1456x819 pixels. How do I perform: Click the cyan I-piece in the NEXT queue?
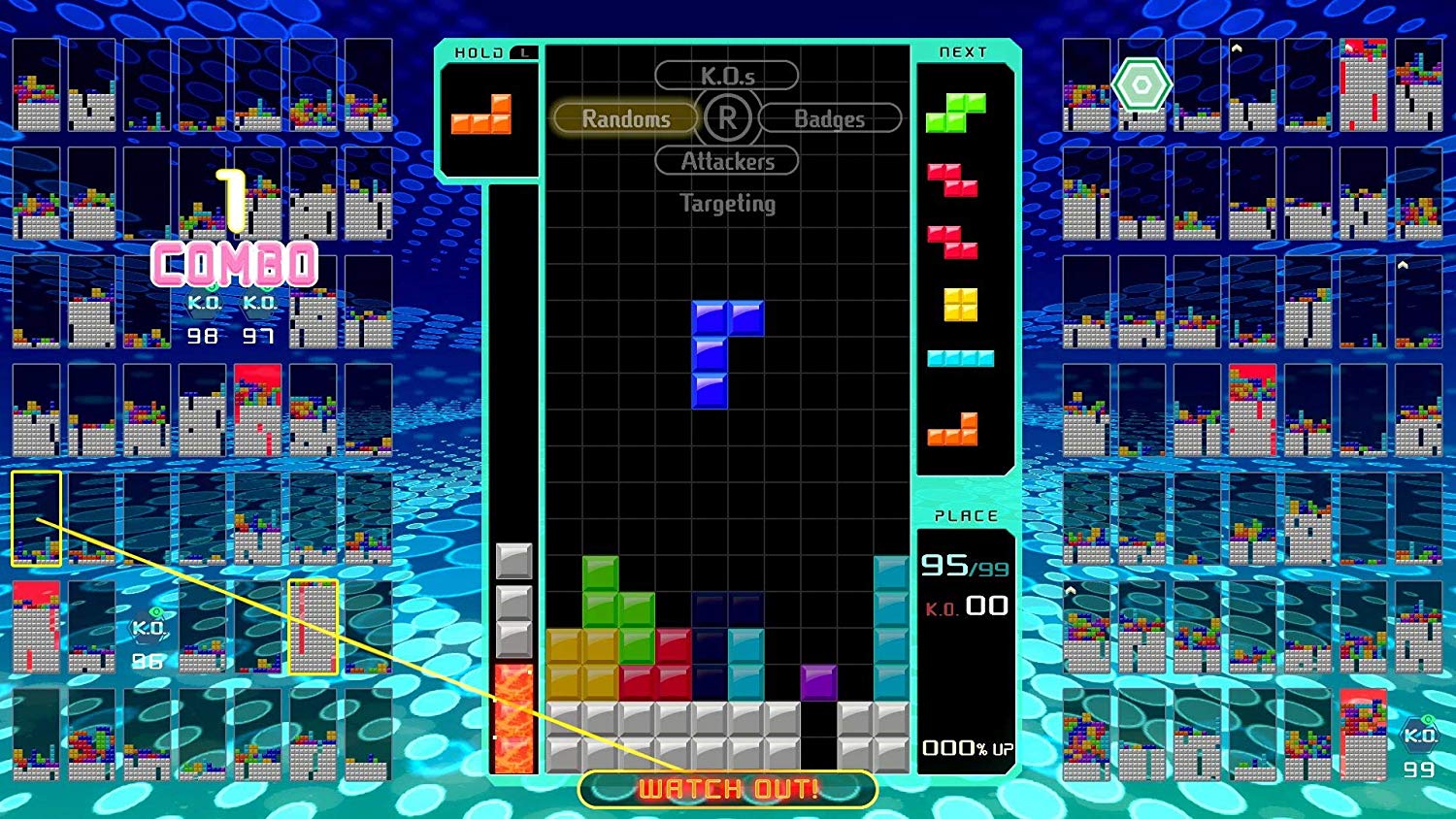pos(961,357)
